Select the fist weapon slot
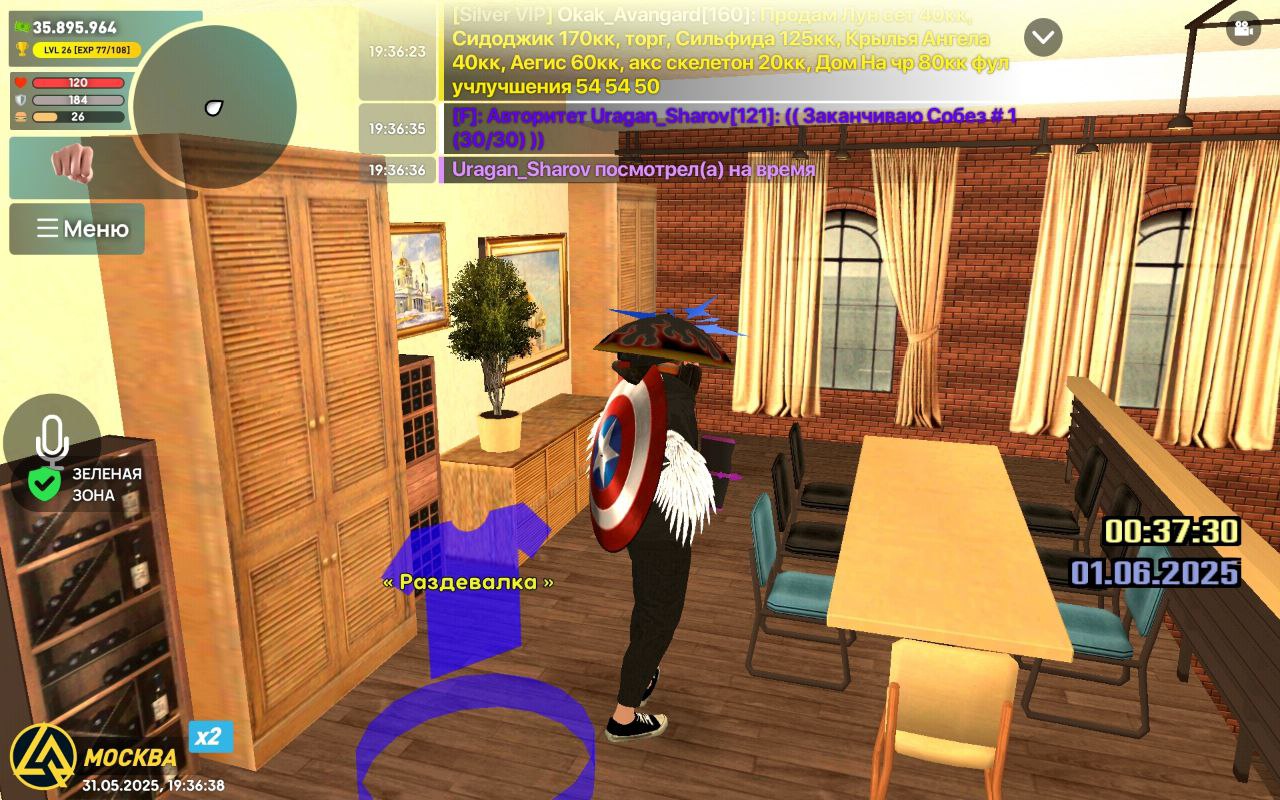Image resolution: width=1280 pixels, height=800 pixels. (71, 163)
